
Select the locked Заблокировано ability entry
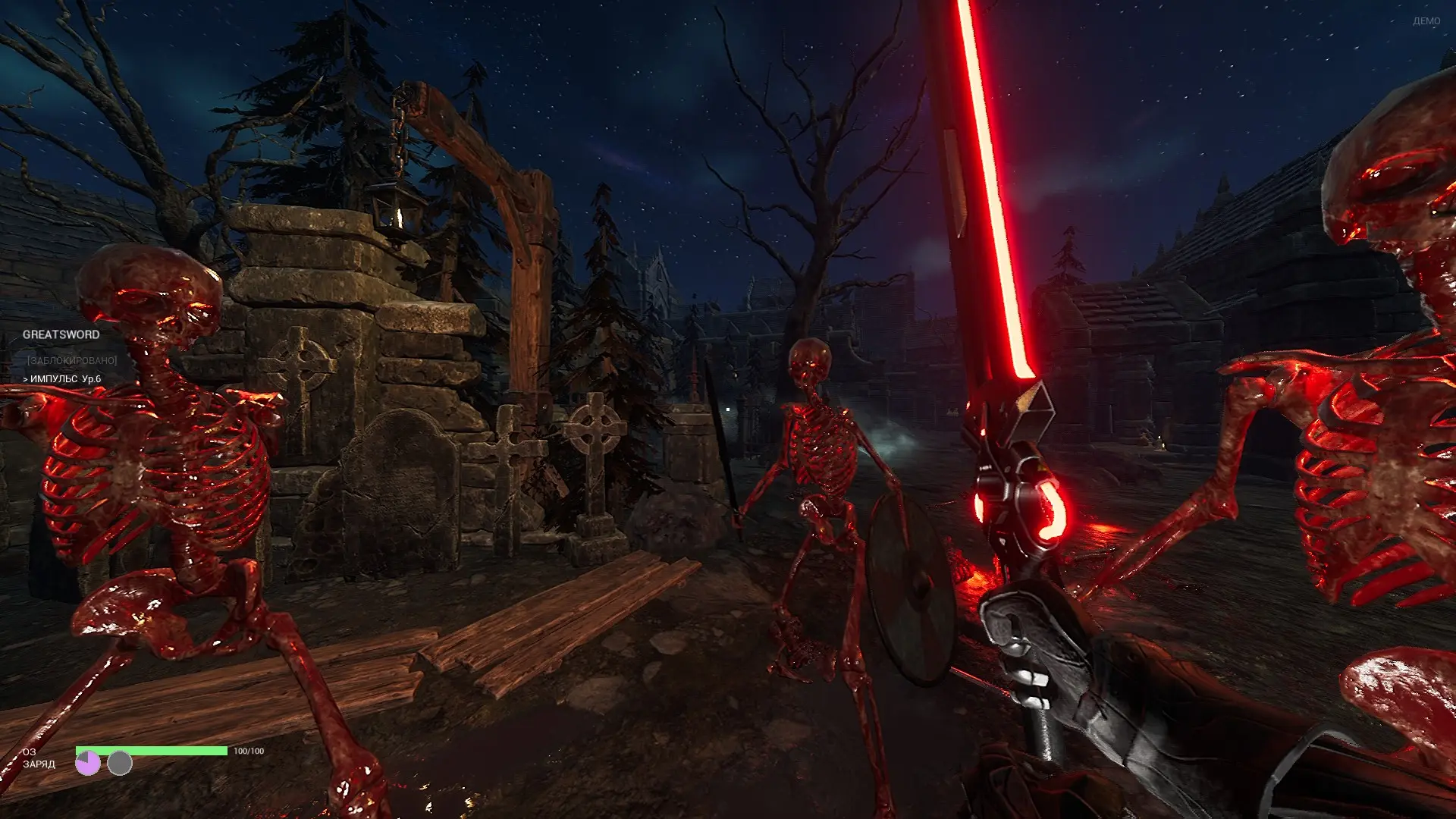click(72, 361)
